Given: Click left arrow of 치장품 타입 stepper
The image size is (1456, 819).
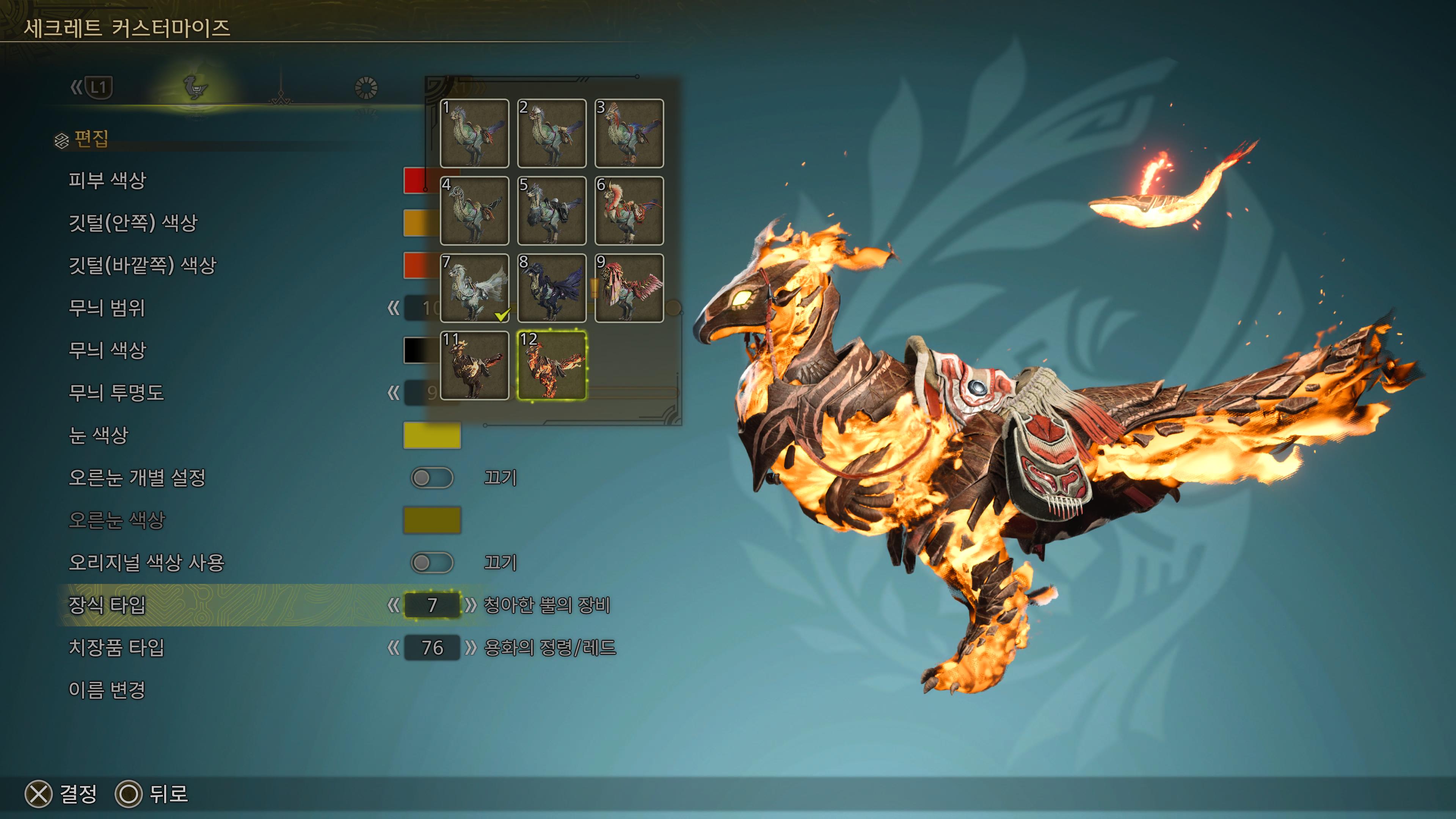Looking at the screenshot, I should [x=394, y=648].
